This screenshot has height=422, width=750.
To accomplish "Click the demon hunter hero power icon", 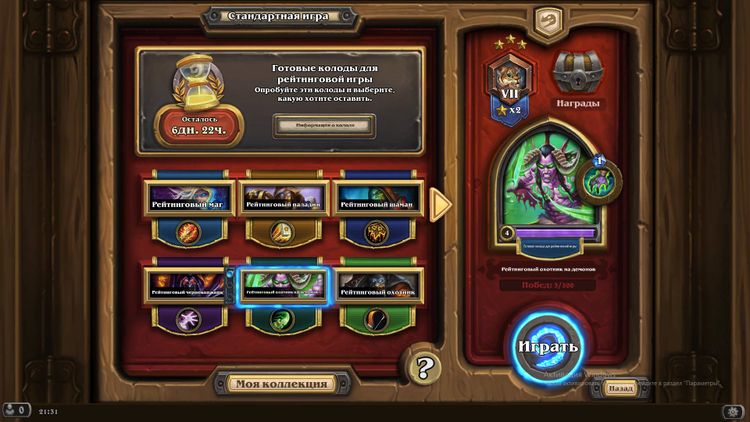I will [602, 178].
